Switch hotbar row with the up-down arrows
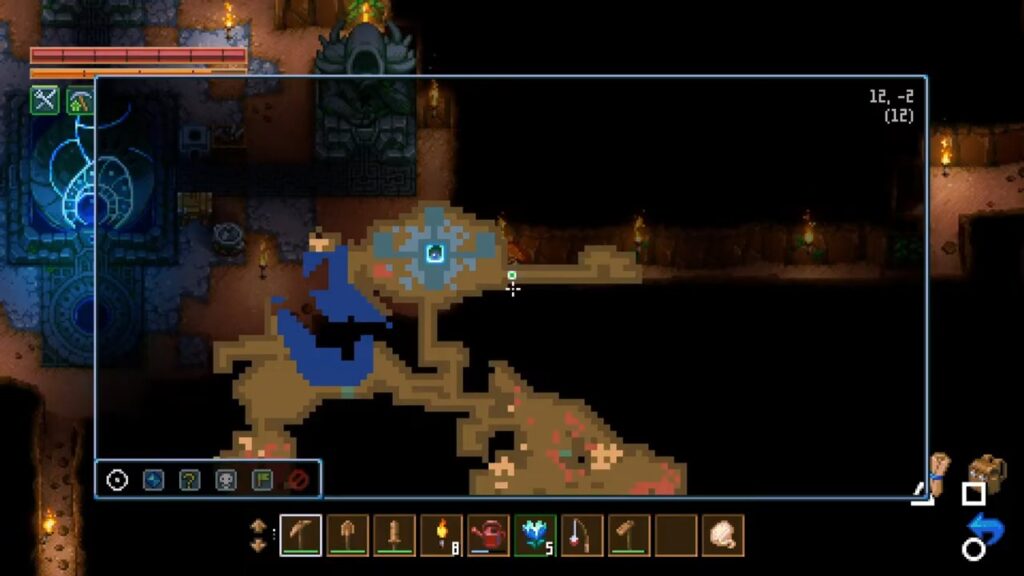The height and width of the screenshot is (576, 1024). point(258,535)
